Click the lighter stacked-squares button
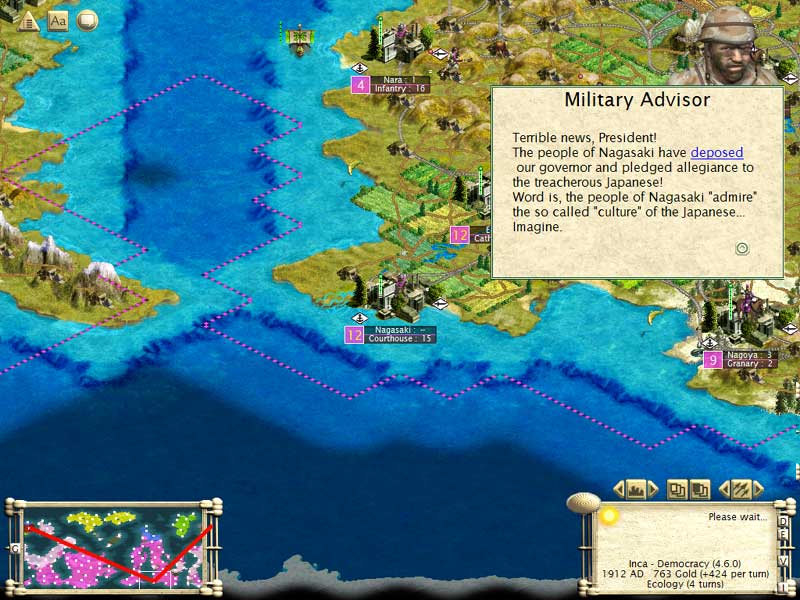The width and height of the screenshot is (800, 600). [x=679, y=489]
